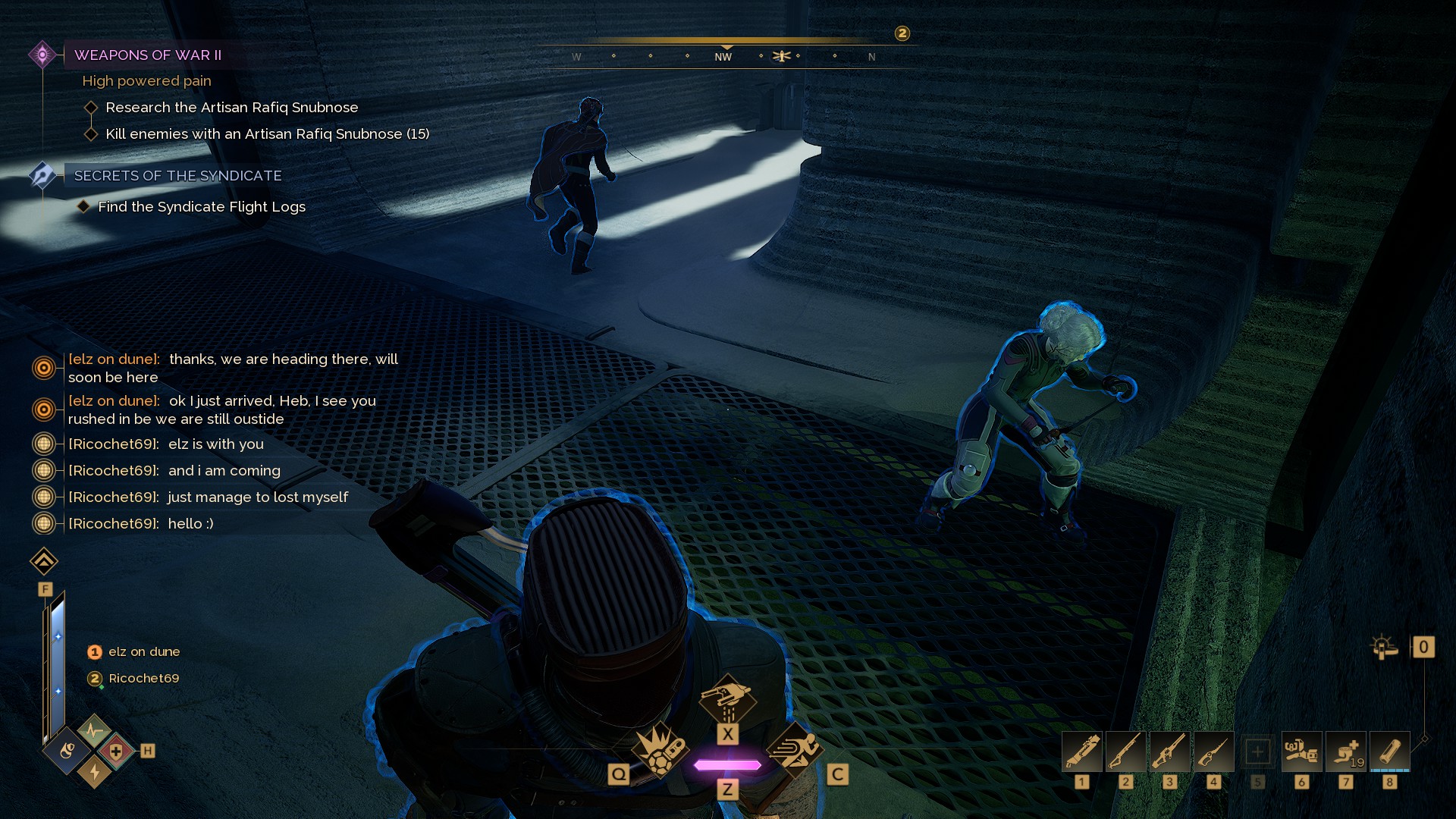This screenshot has height=819, width=1456.
Task: Click the red shield-cross status diamond
Action: tap(116, 751)
